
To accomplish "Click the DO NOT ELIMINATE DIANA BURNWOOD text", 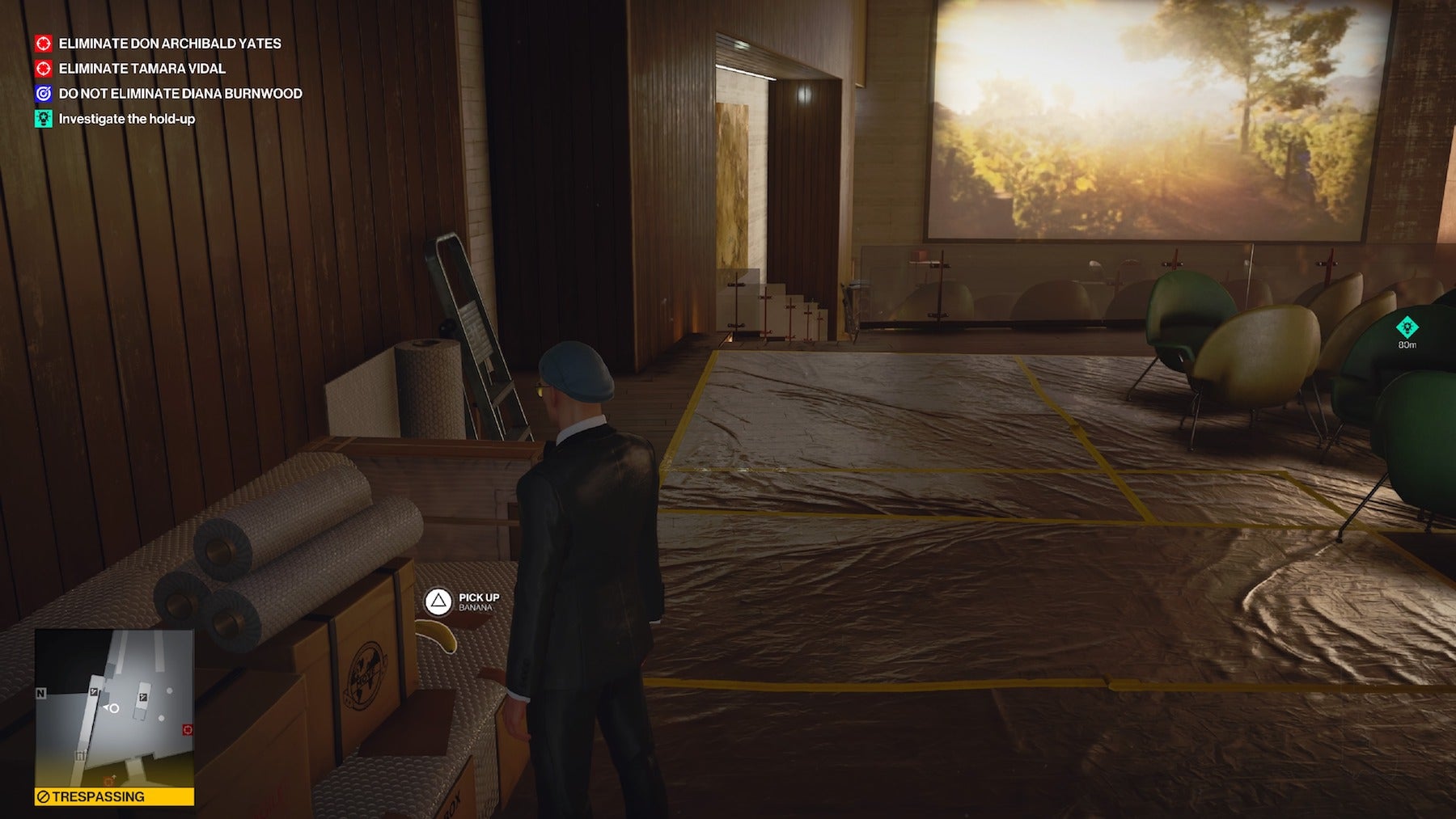I will pyautogui.click(x=180, y=95).
